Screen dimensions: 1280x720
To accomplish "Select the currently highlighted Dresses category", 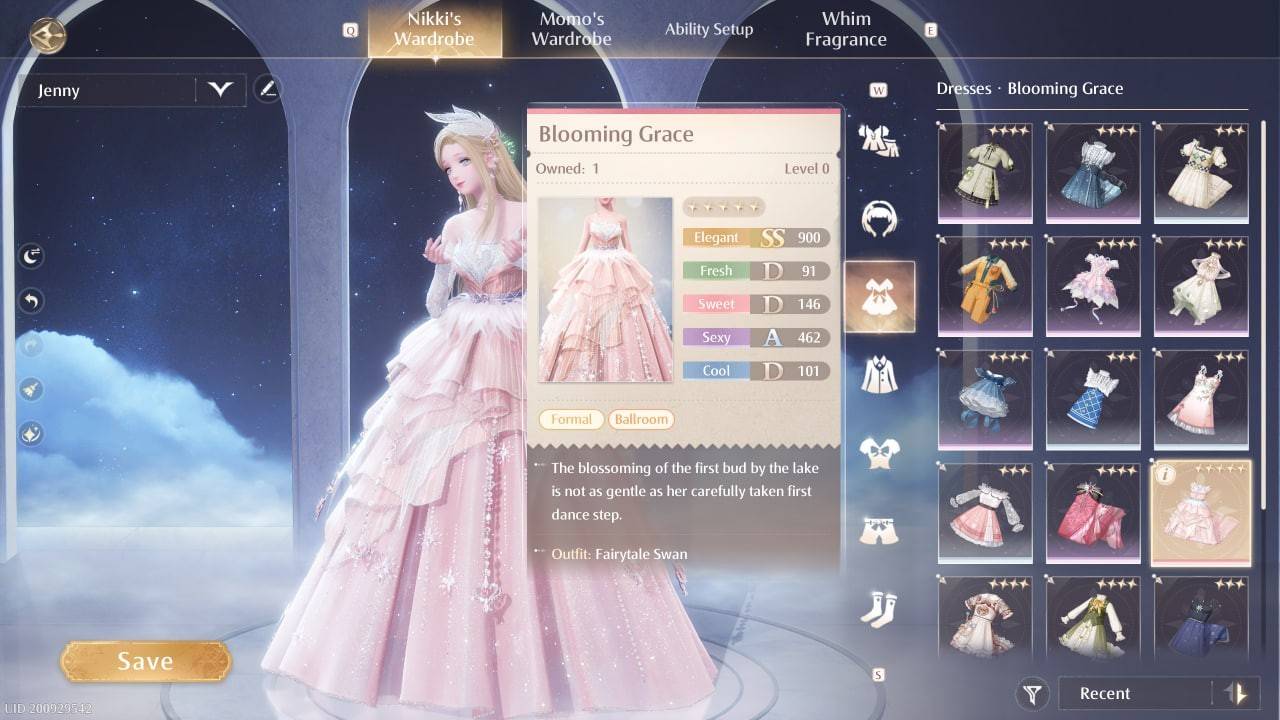I will tap(879, 297).
